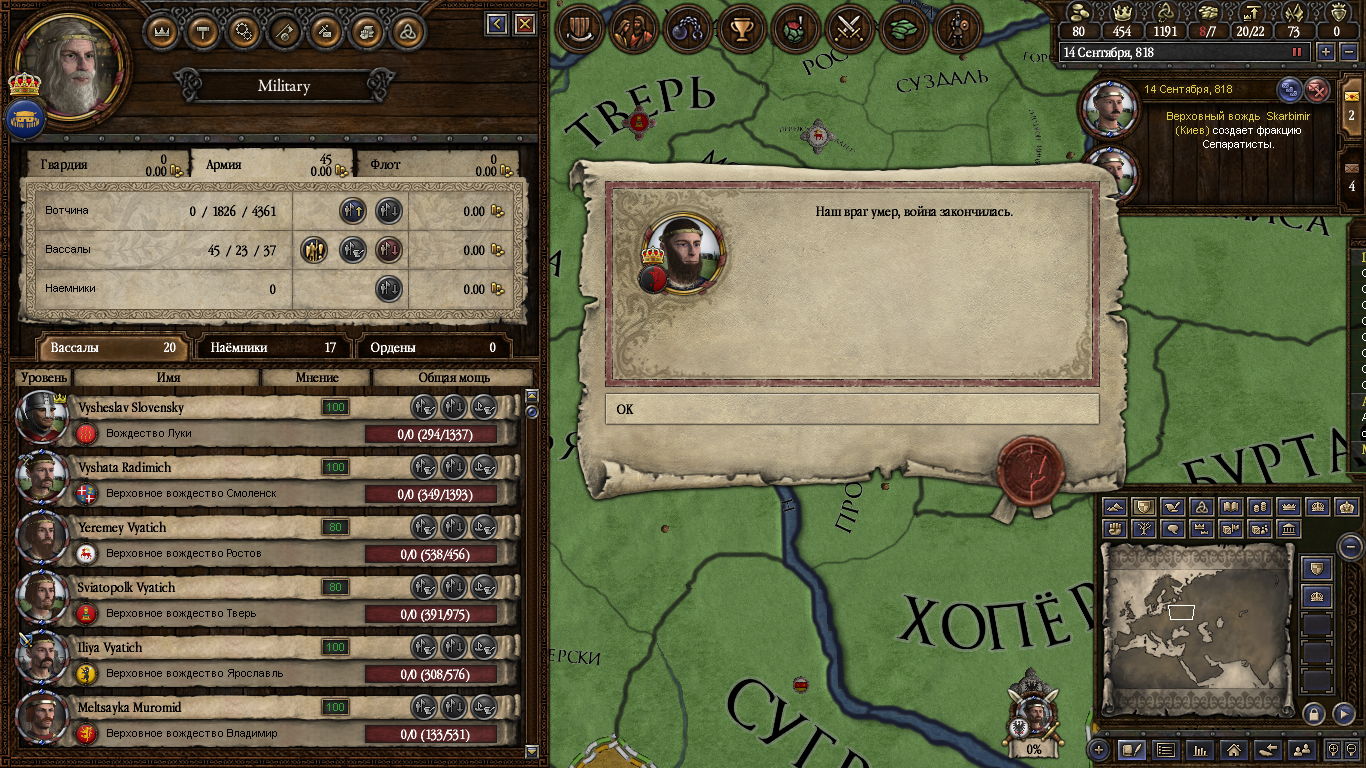Sort vassals by the Мнение column
This screenshot has width=1366, height=768.
coord(316,378)
